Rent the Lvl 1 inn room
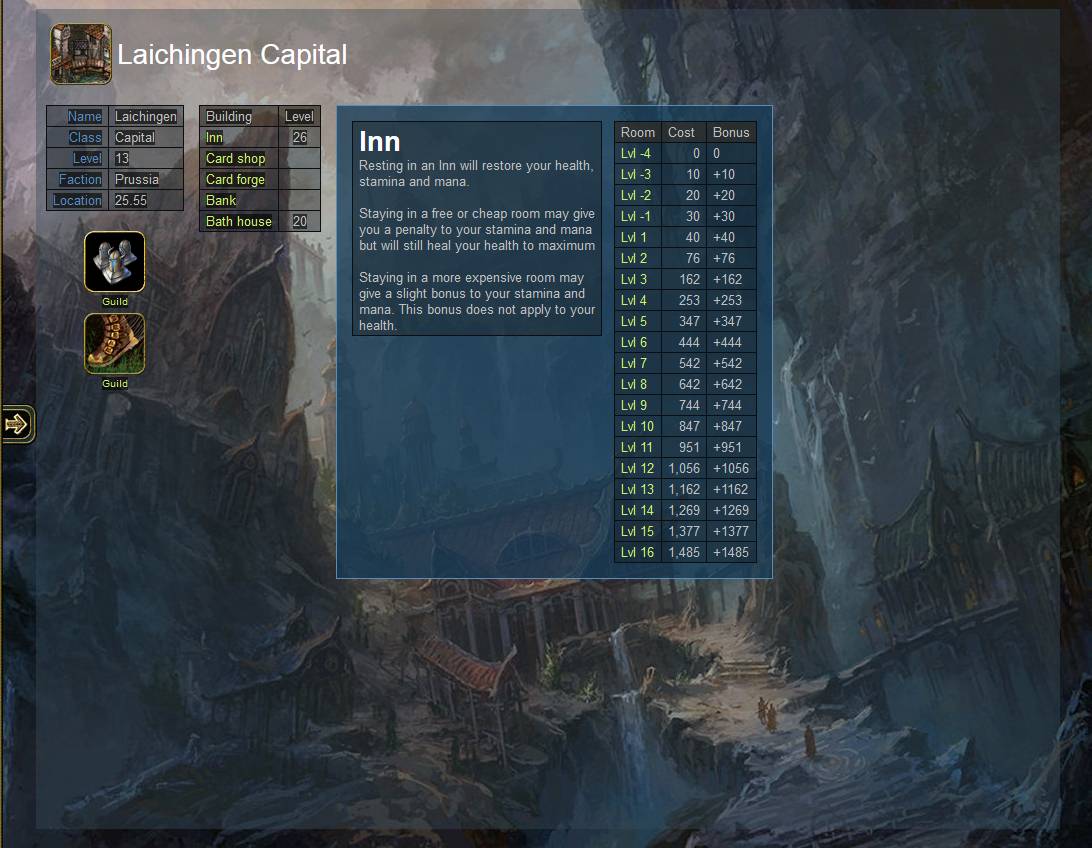This screenshot has height=848, width=1092. click(x=634, y=238)
